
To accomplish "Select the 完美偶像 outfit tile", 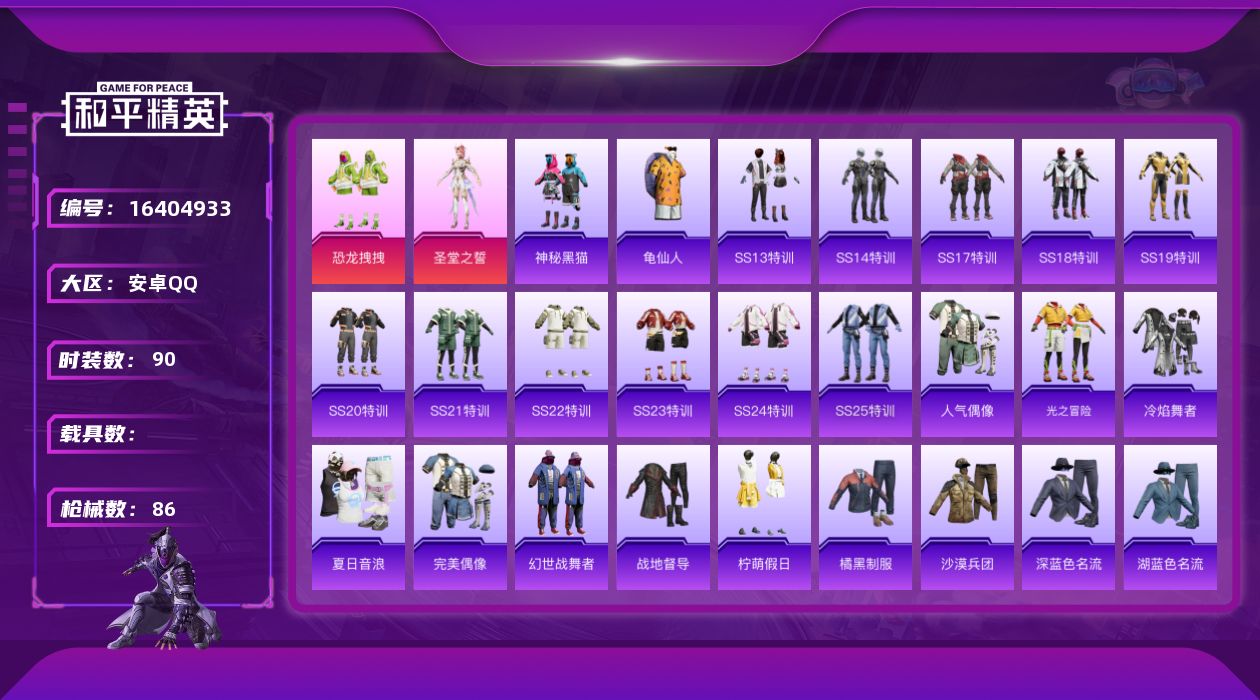I will pos(460,517).
